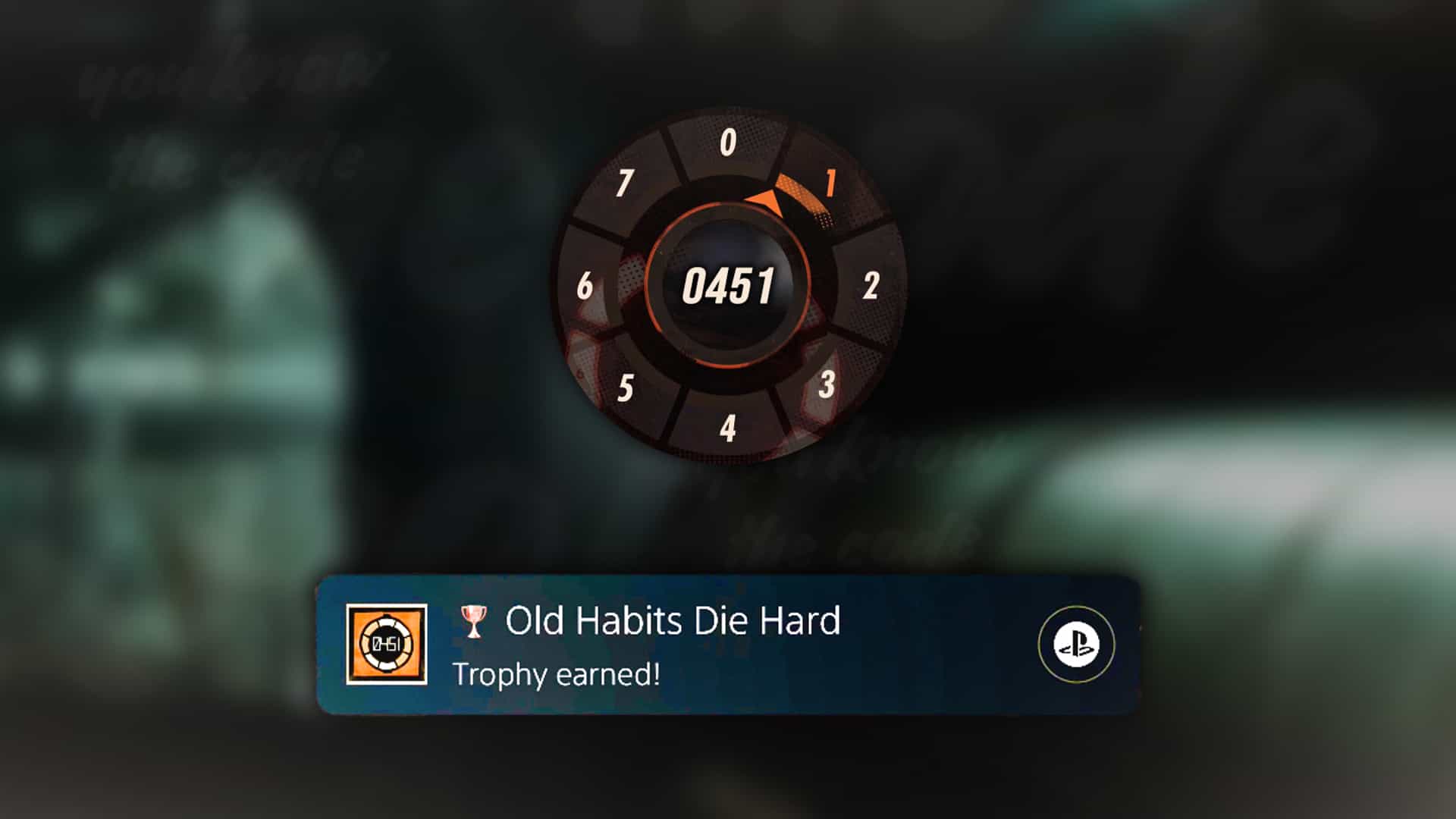Select digit 5 on the code dial

(626, 385)
